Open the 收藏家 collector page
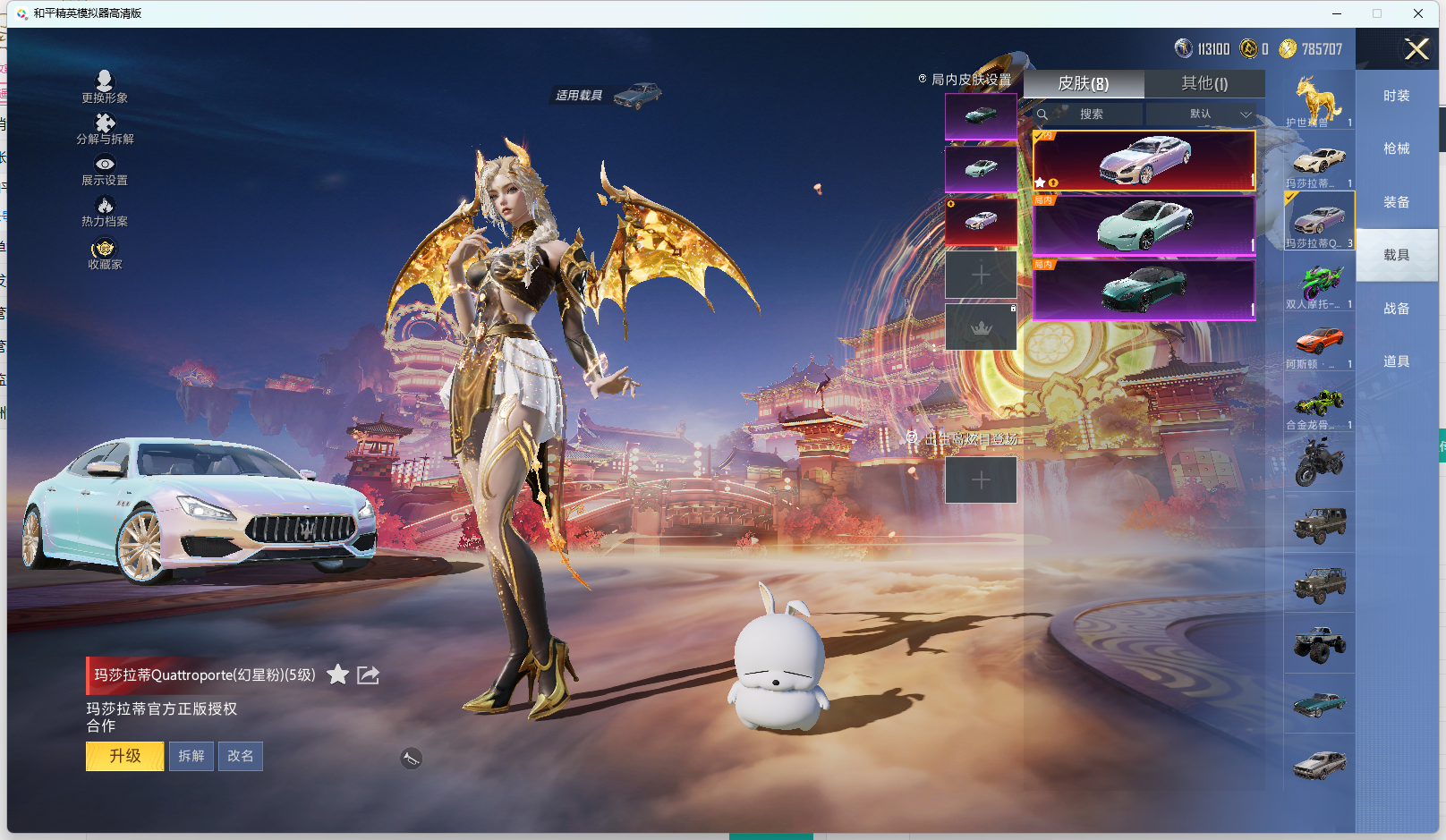The width and height of the screenshot is (1446, 840). tap(105, 254)
